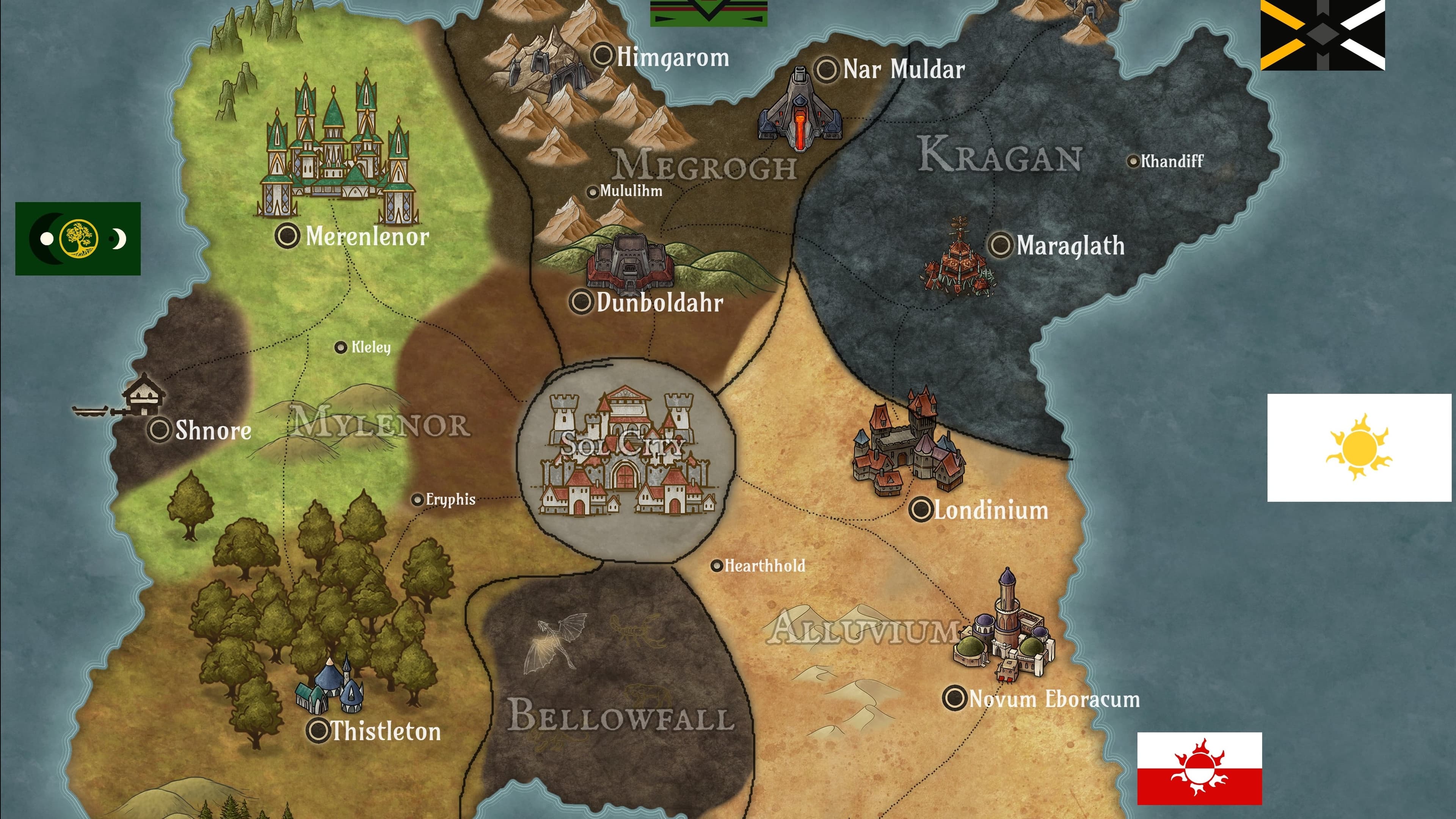The width and height of the screenshot is (1456, 819).
Task: Select the green flag with golden tree
Action: pyautogui.click(x=78, y=238)
